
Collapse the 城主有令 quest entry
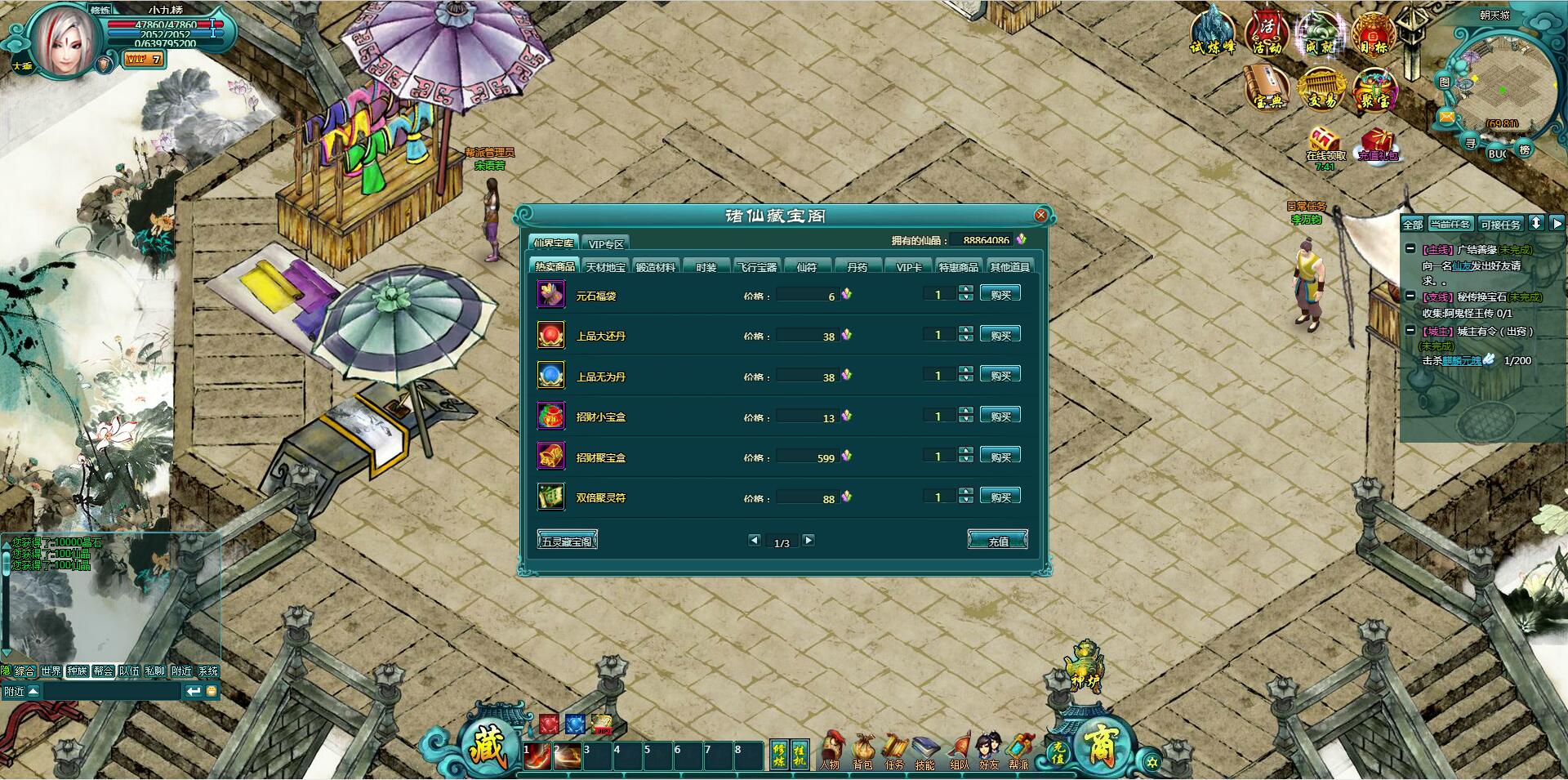1410,332
